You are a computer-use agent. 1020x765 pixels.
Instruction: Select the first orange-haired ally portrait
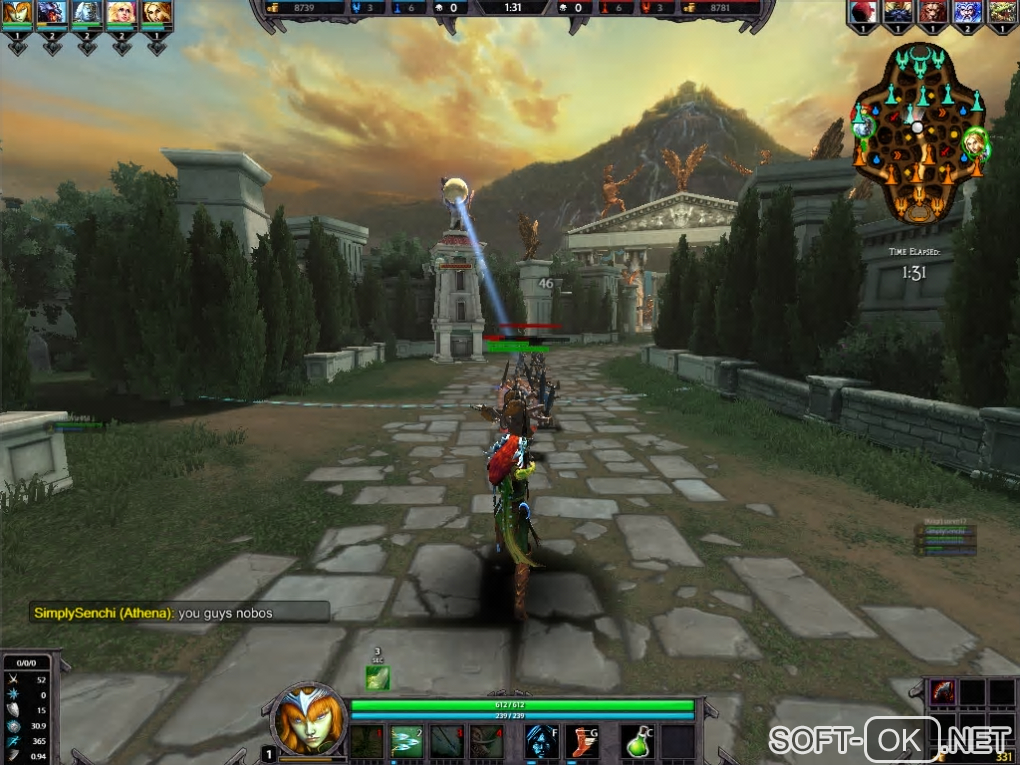click(18, 13)
